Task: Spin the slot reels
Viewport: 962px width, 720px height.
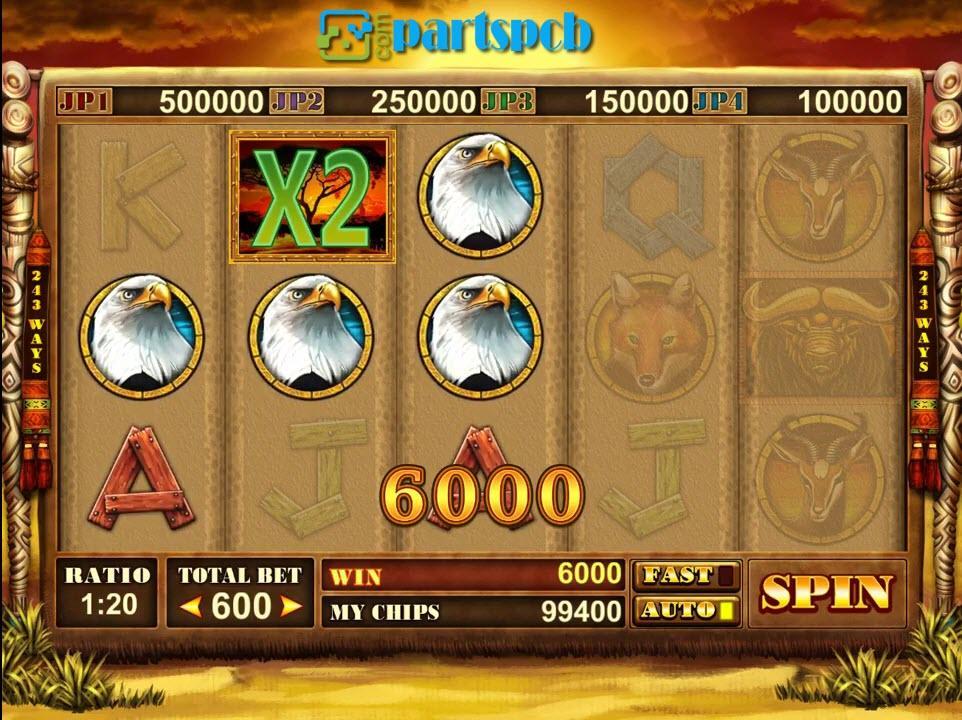Action: 826,593
